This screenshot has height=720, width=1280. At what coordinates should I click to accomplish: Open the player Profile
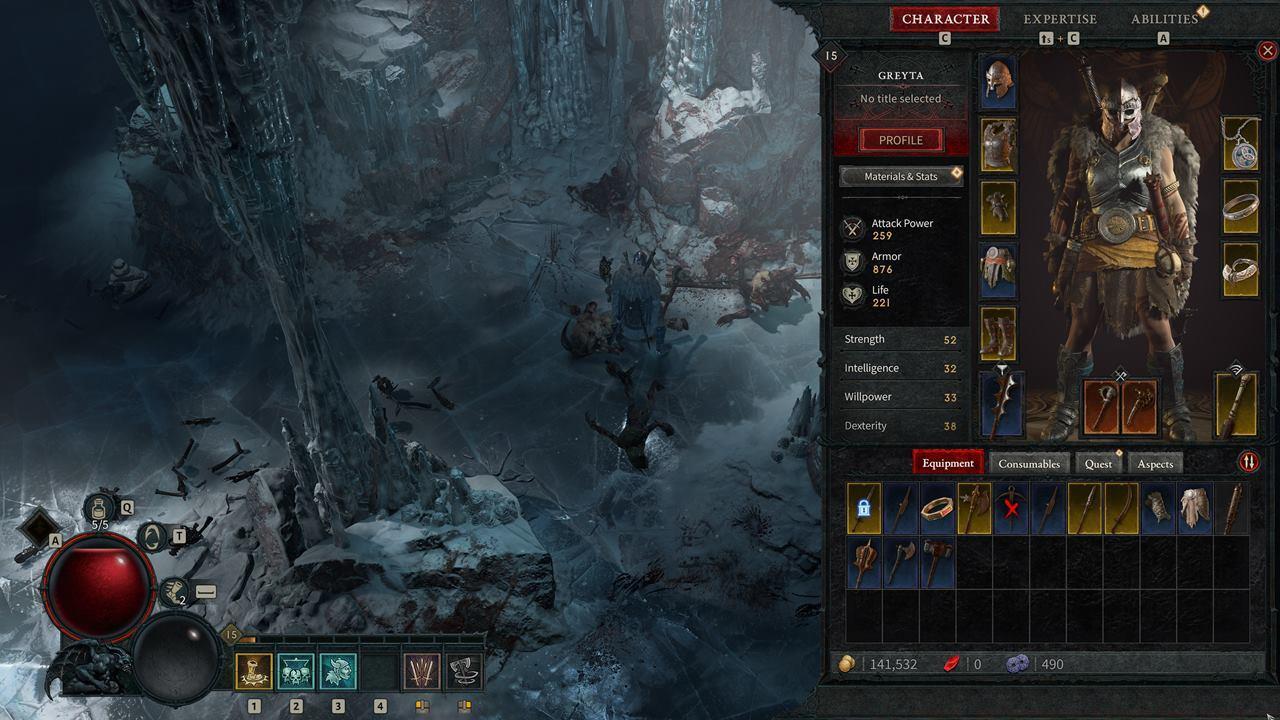900,140
